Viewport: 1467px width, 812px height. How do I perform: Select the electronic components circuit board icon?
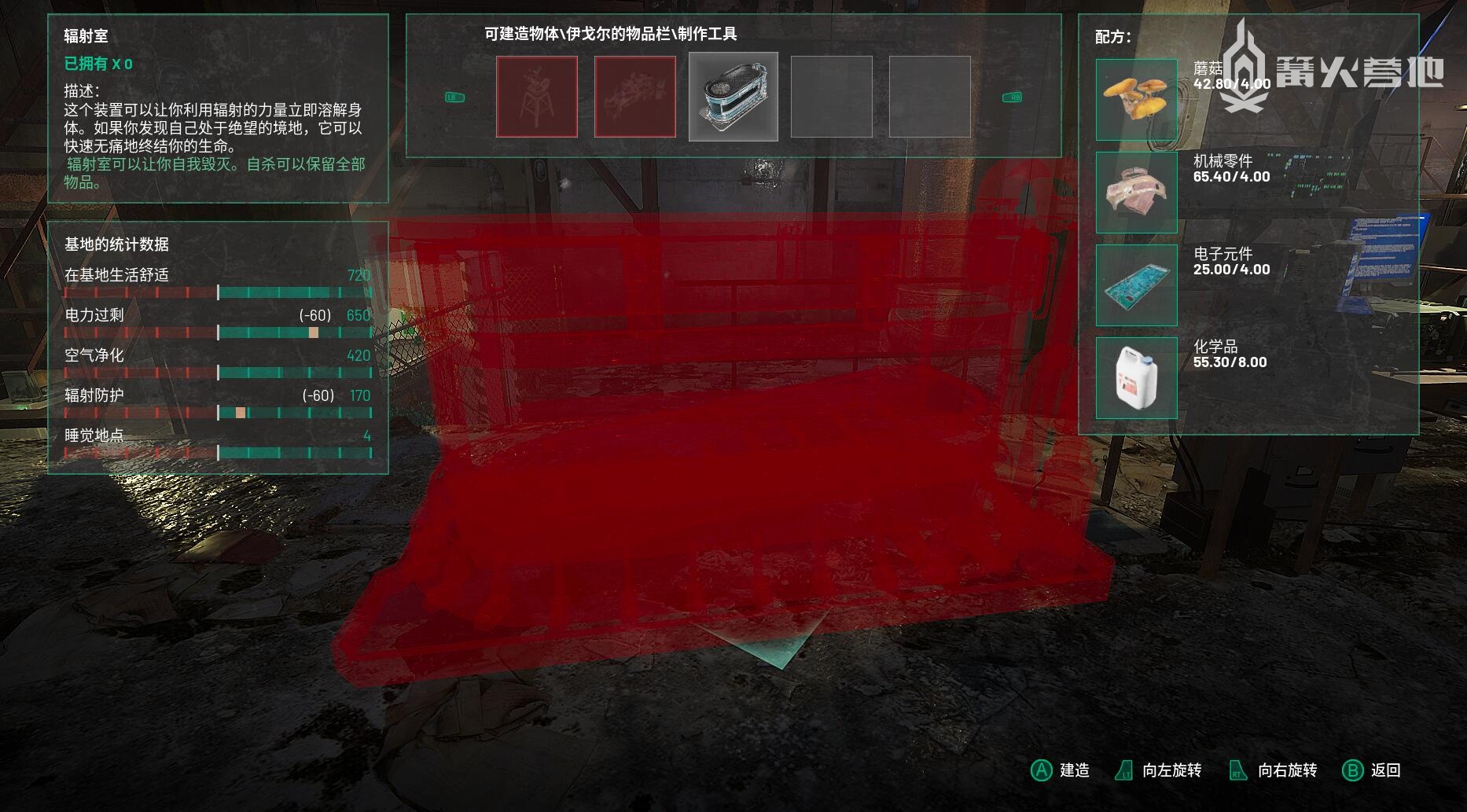1136,285
